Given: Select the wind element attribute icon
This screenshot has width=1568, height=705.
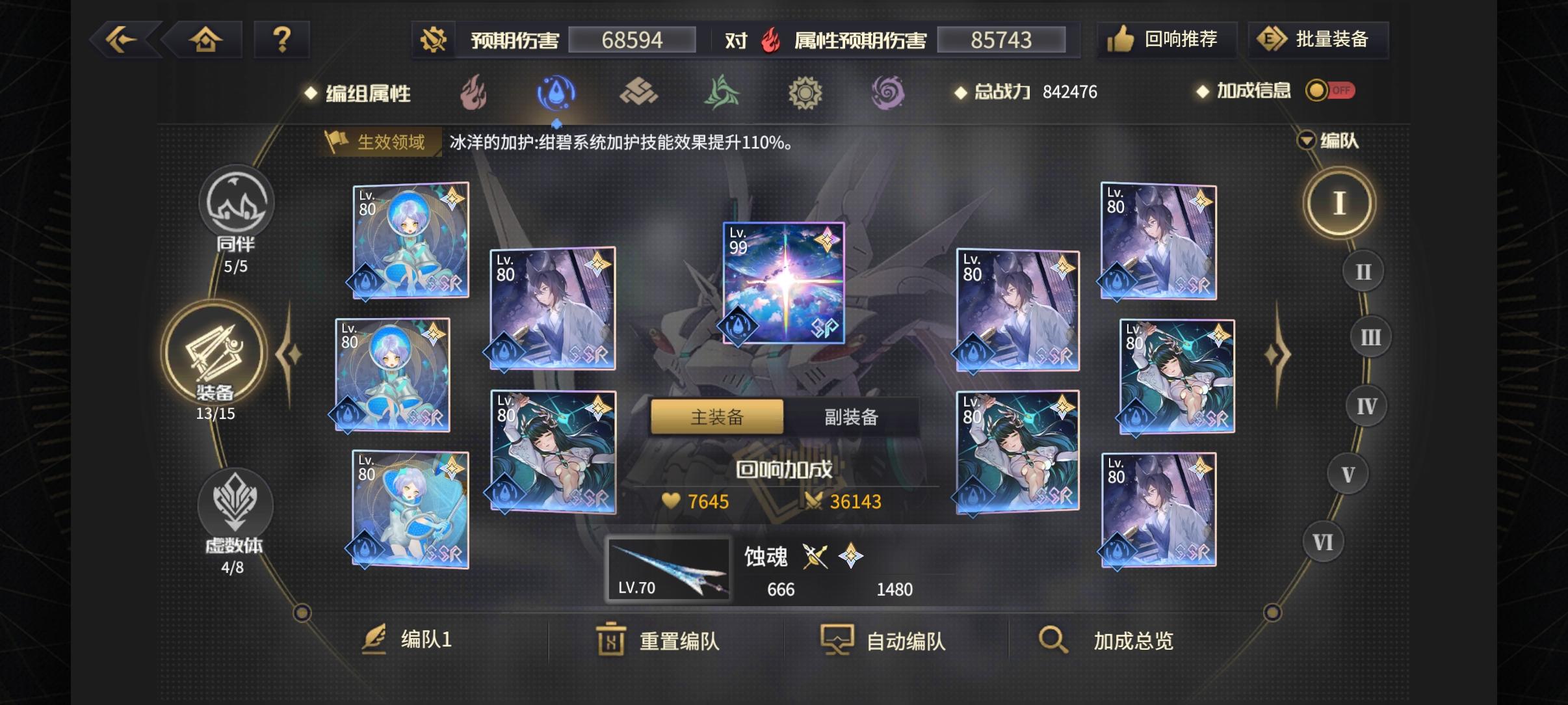Looking at the screenshot, I should click(723, 92).
